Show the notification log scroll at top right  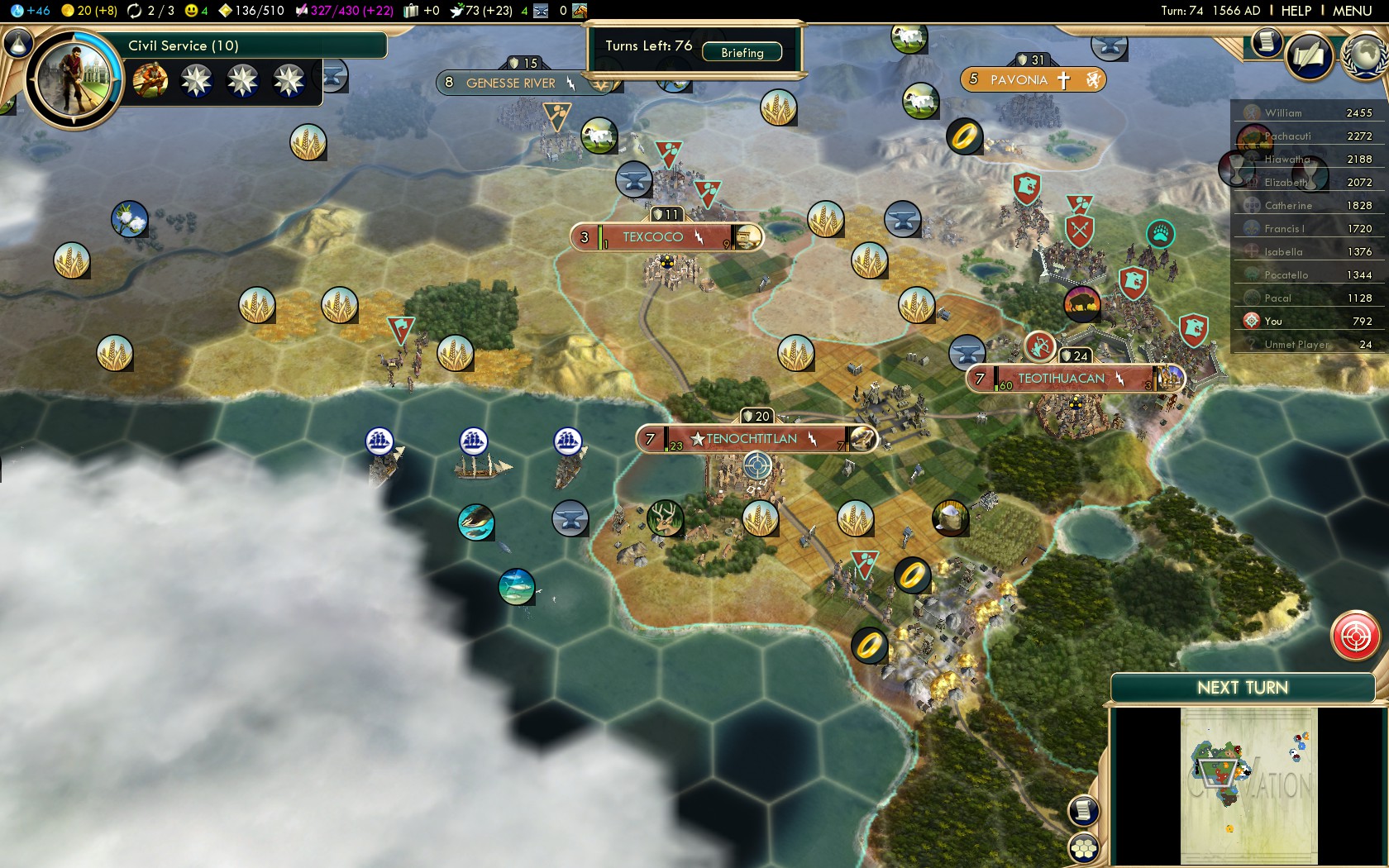(1266, 41)
